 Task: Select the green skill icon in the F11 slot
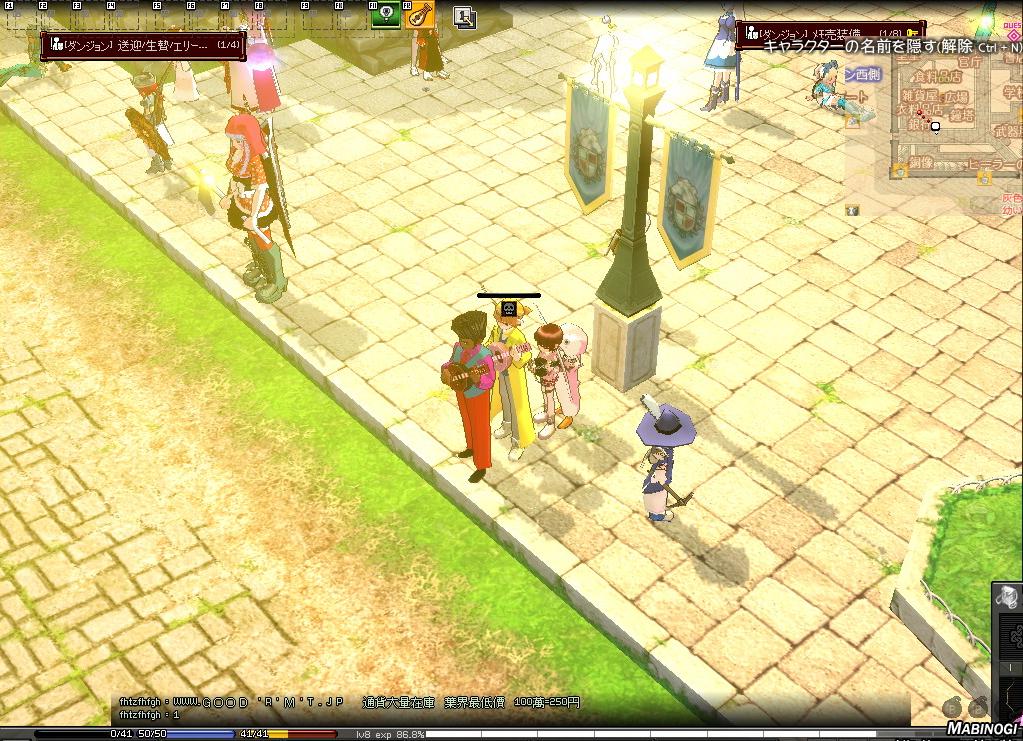coord(385,15)
